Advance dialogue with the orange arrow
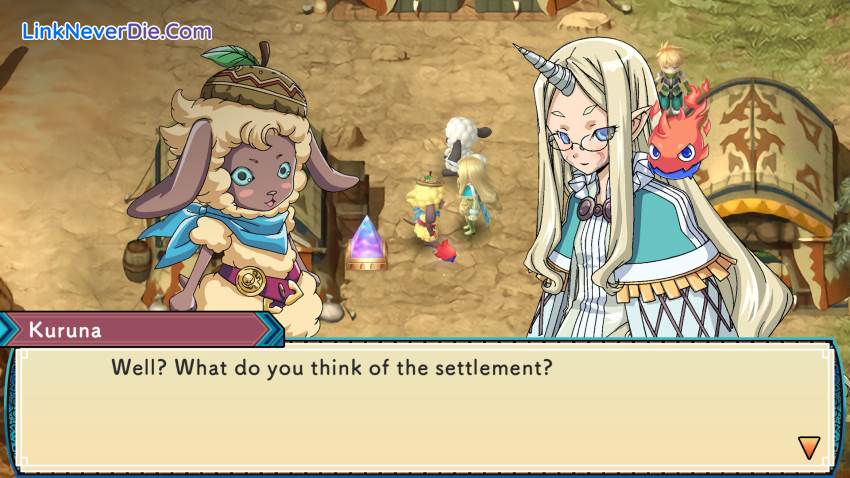 (x=808, y=447)
